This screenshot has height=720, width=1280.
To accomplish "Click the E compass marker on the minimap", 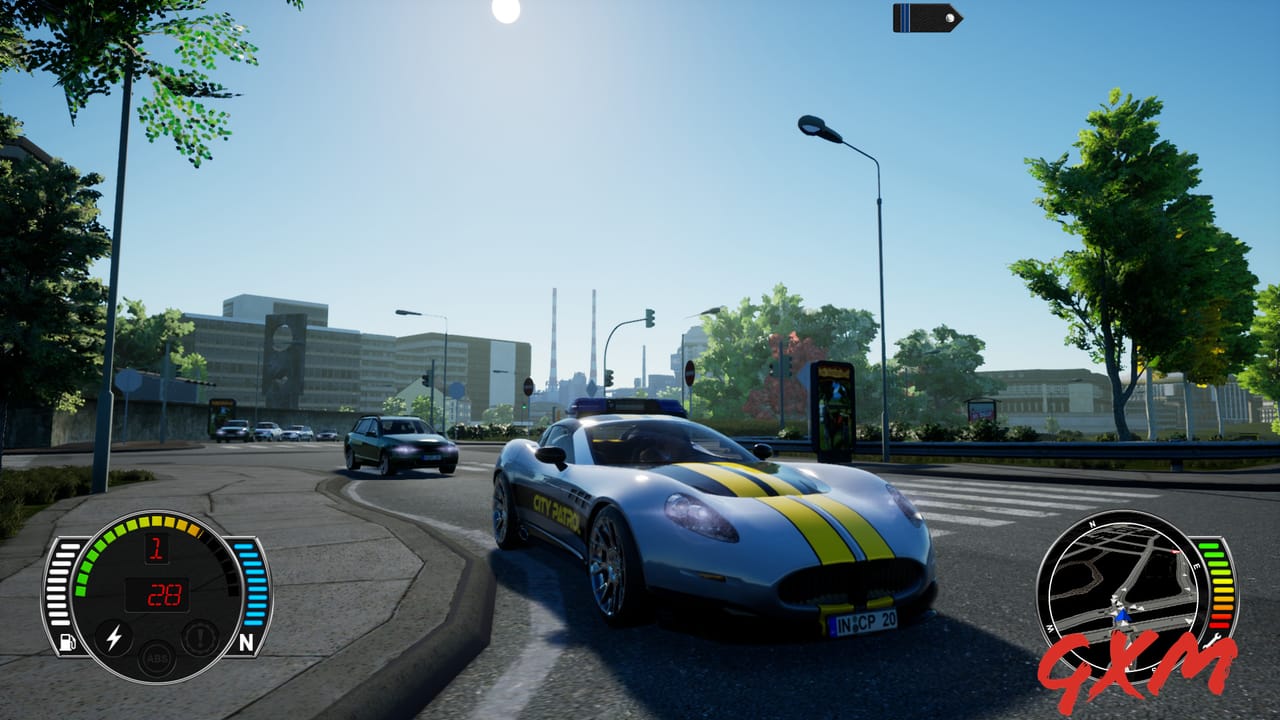I will (x=1196, y=566).
